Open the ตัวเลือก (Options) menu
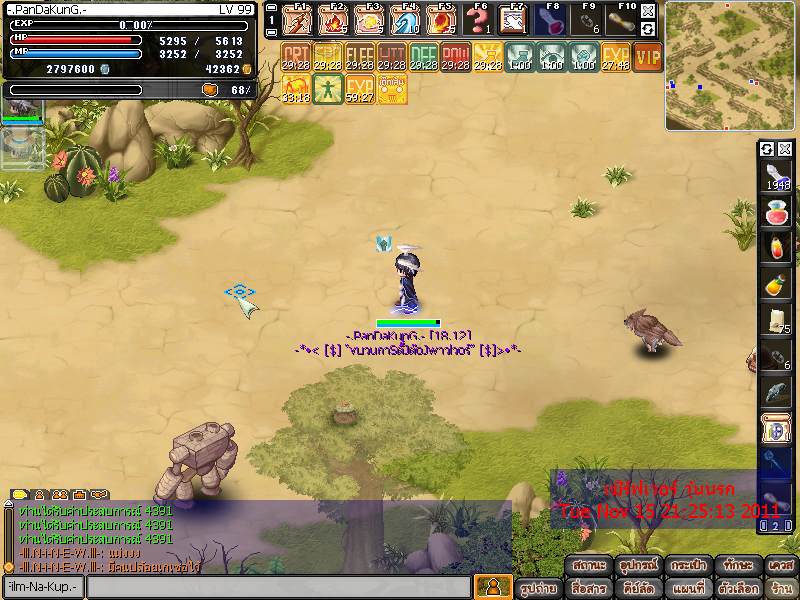Viewport: 800px width, 600px height. click(x=740, y=589)
